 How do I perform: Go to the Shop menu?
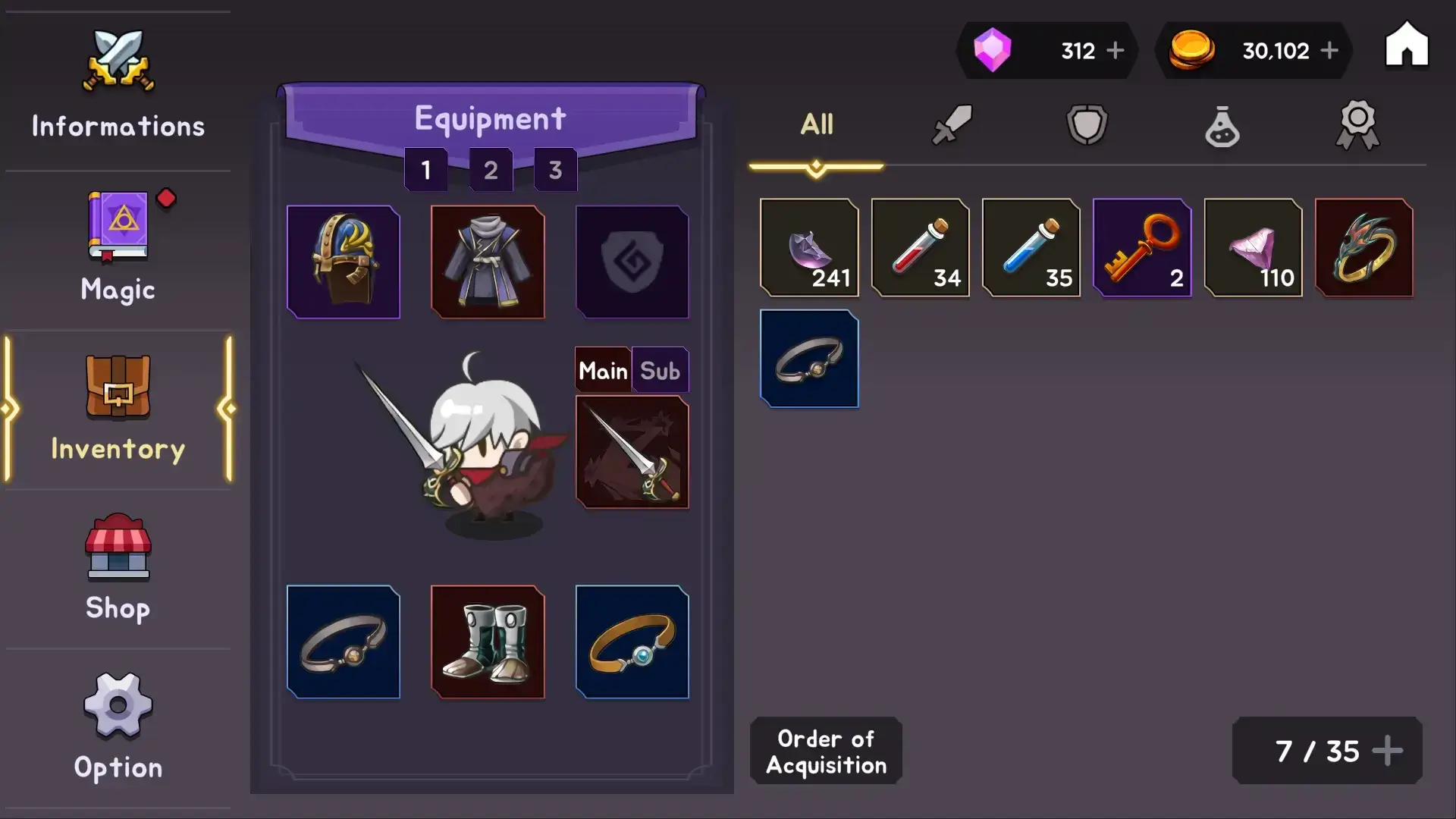click(118, 567)
